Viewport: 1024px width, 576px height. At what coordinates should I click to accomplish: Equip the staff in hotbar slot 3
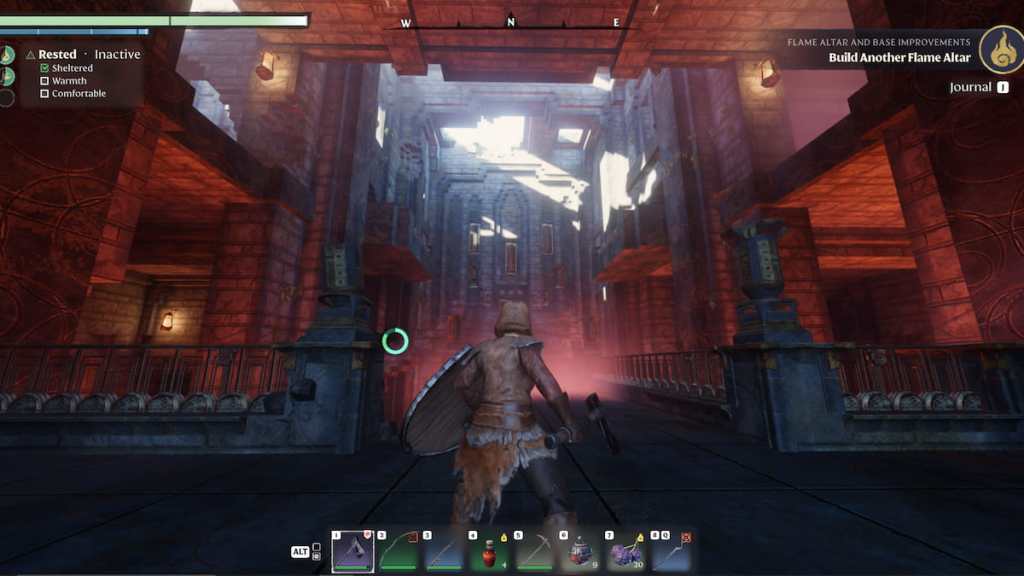[444, 551]
